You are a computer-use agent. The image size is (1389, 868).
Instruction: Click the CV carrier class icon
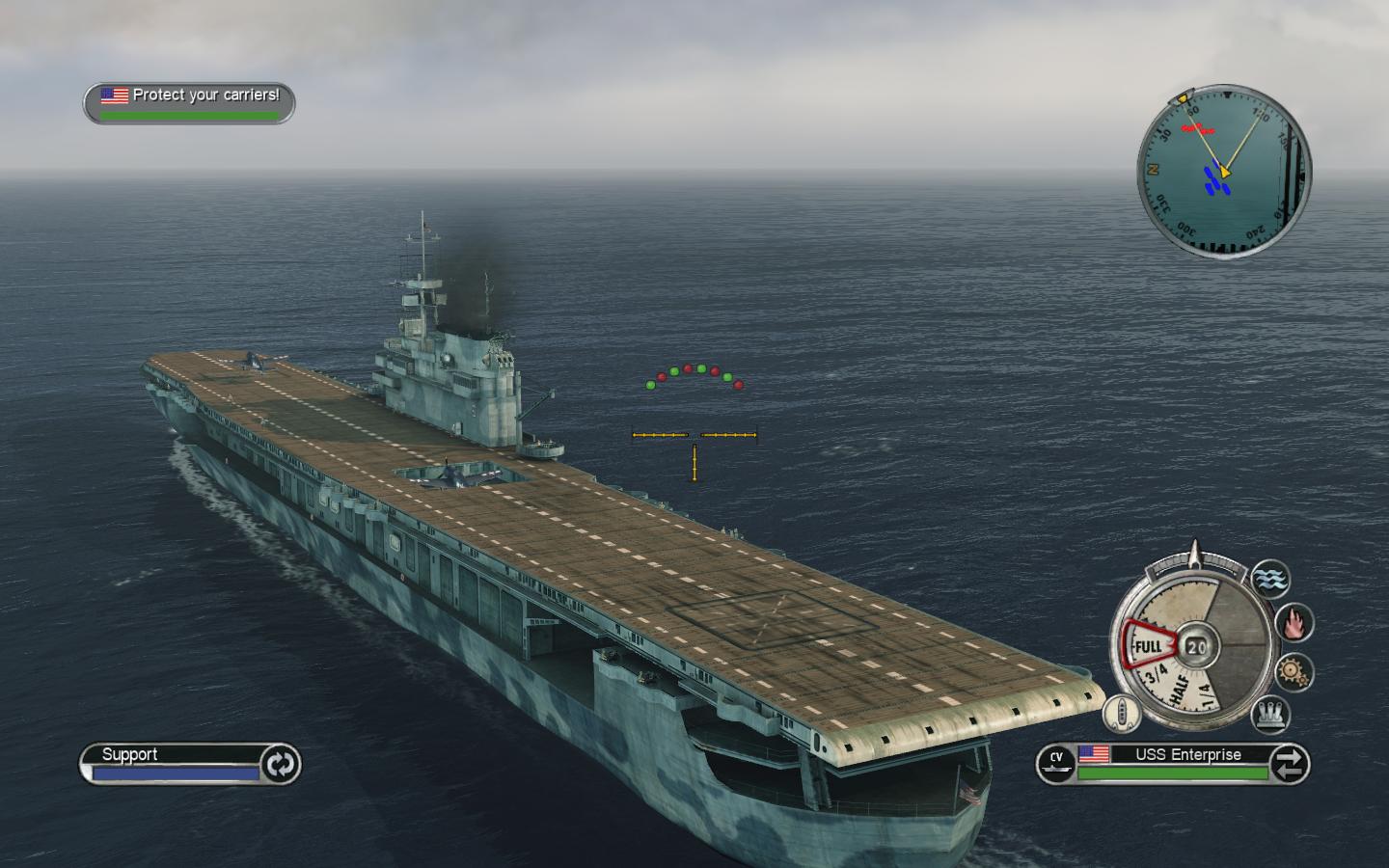(1056, 764)
